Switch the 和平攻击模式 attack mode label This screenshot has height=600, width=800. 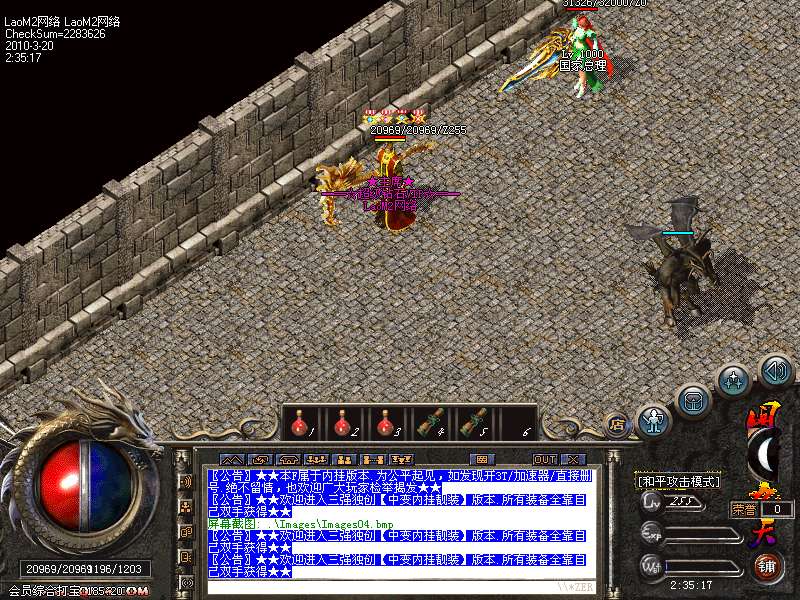coord(680,481)
